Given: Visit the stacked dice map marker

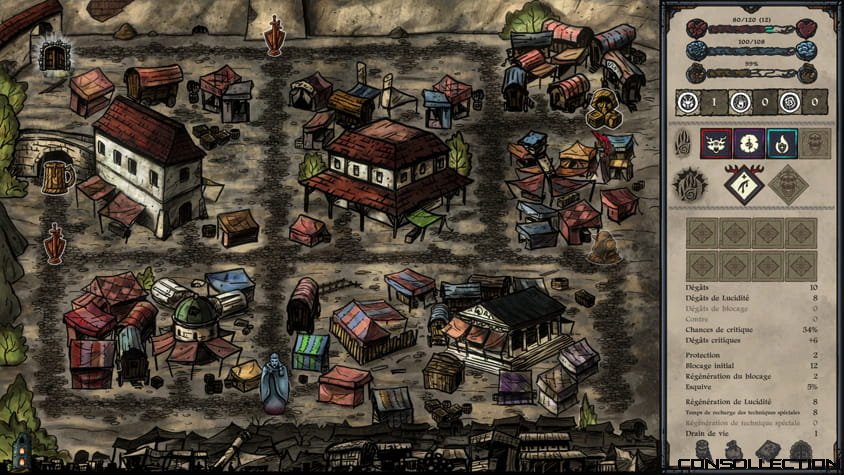Looking at the screenshot, I should click(603, 107).
